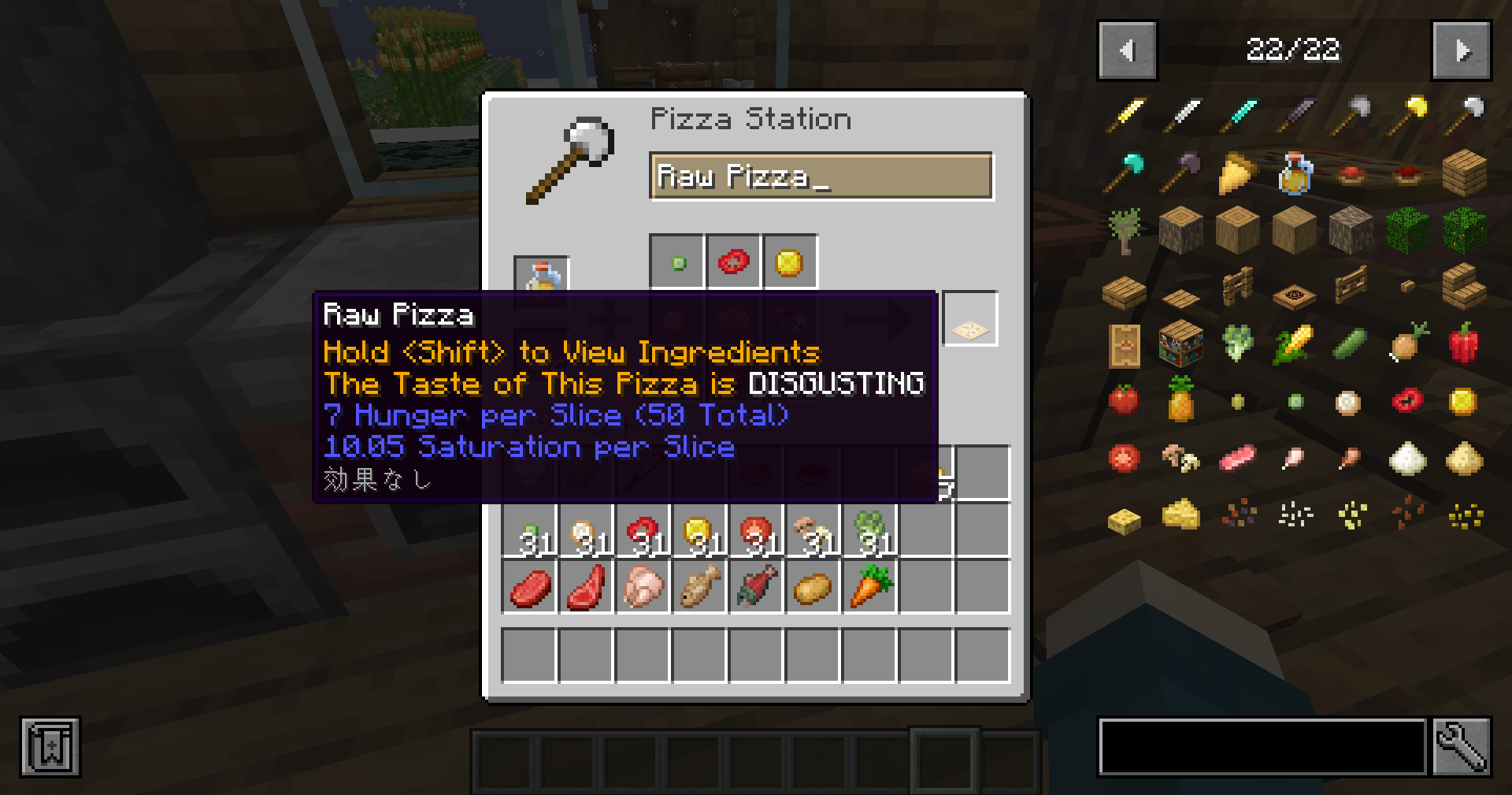Click the carrot in the player inventory
This screenshot has width=1512, height=795.
click(870, 587)
